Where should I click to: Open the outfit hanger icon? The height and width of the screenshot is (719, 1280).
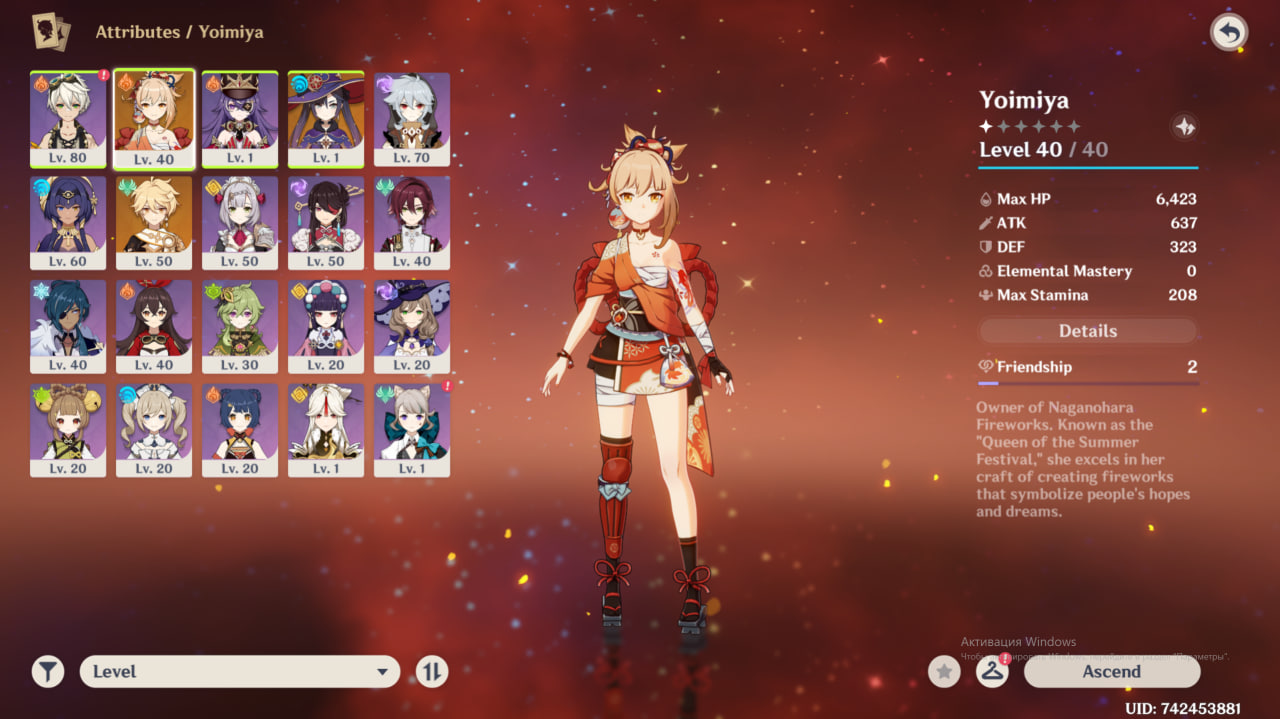tap(992, 672)
